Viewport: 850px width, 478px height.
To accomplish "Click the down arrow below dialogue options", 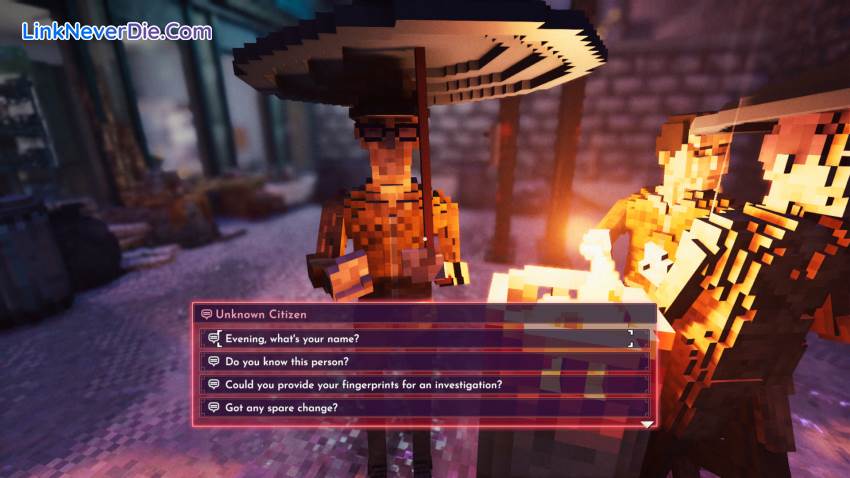I will (647, 424).
